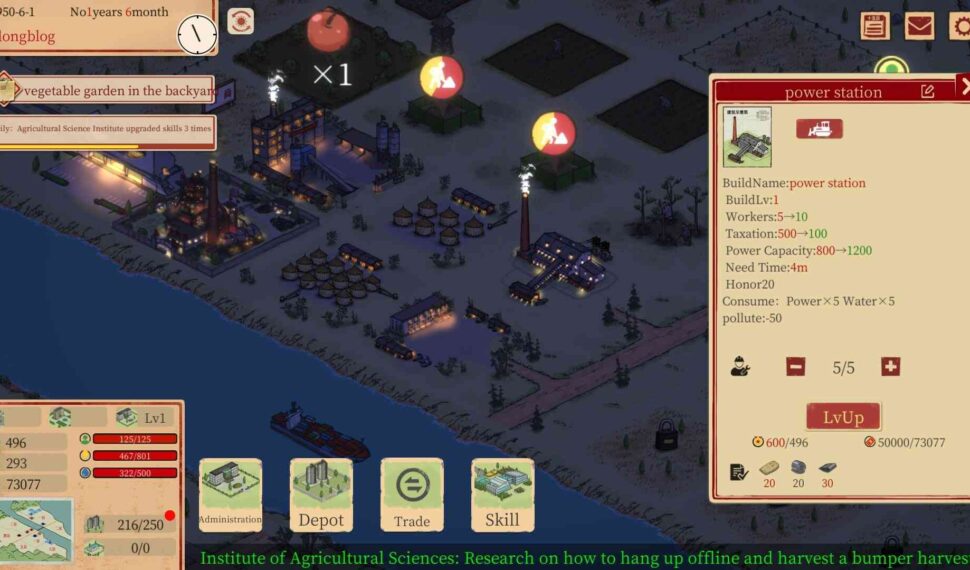Close the power station panel
The image size is (970, 570).
pos(963,87)
